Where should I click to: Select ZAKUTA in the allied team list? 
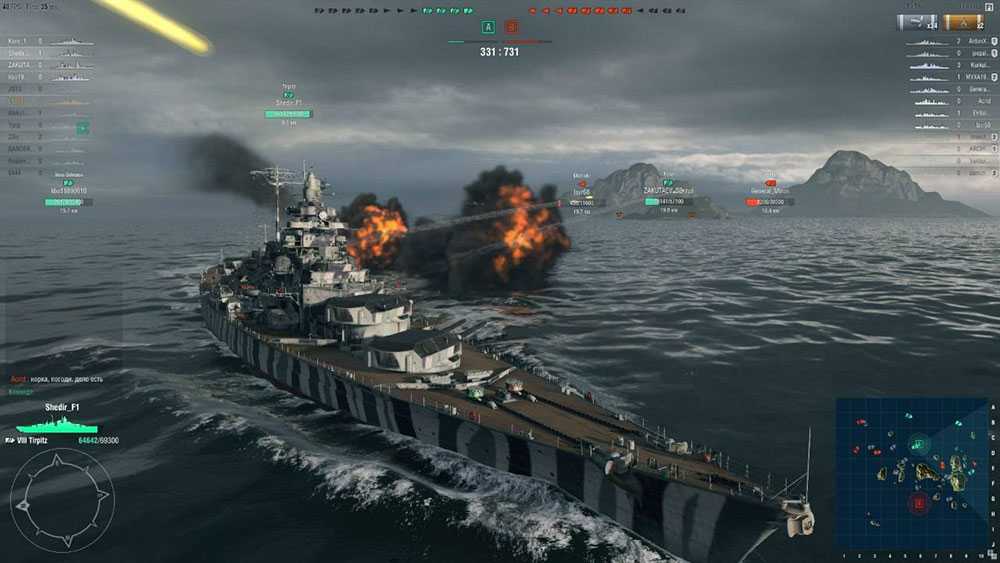point(19,65)
